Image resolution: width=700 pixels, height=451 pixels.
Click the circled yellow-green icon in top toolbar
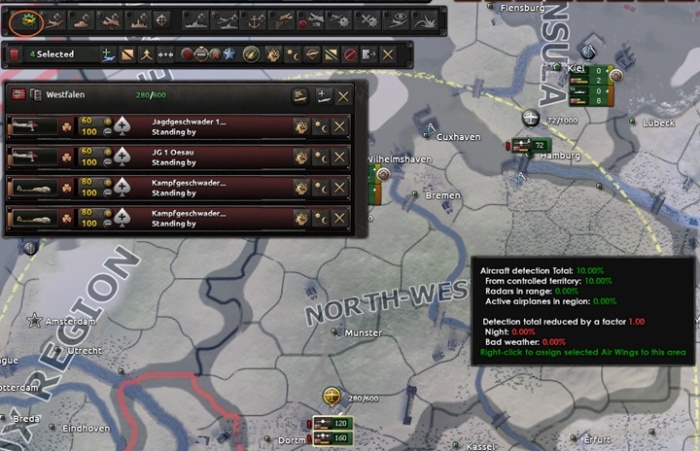coord(22,19)
